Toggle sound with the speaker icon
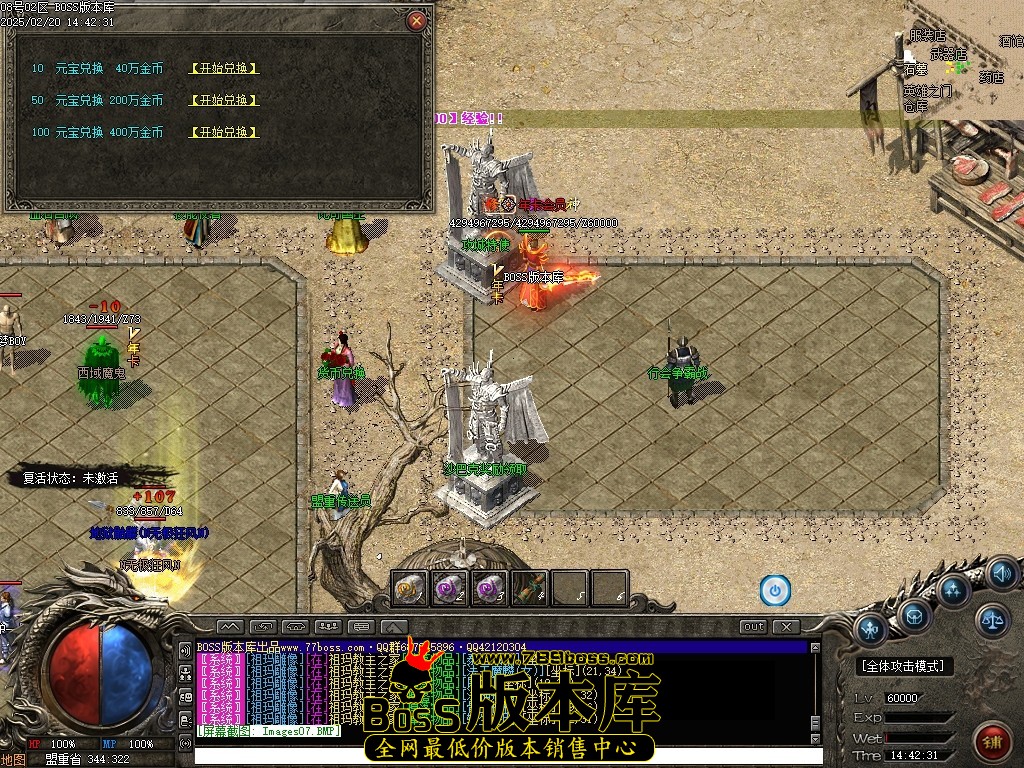 [x=1001, y=574]
